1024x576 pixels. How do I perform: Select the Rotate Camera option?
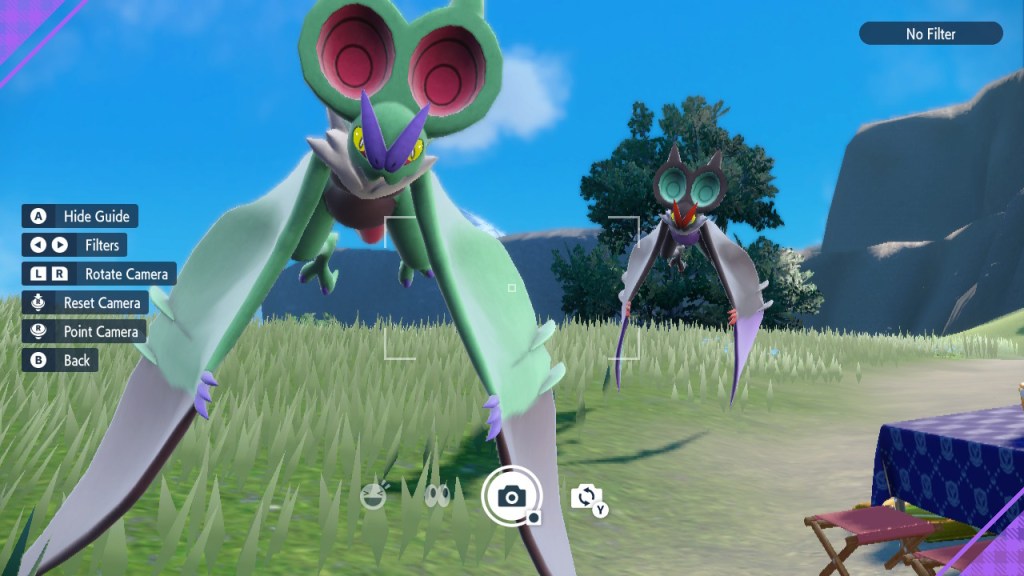coord(99,273)
